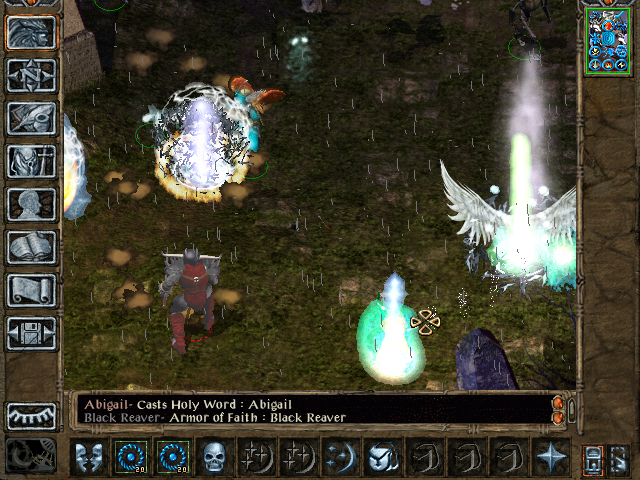Toggle pause with the clock icon
The width and height of the screenshot is (640, 480).
(x=31, y=456)
